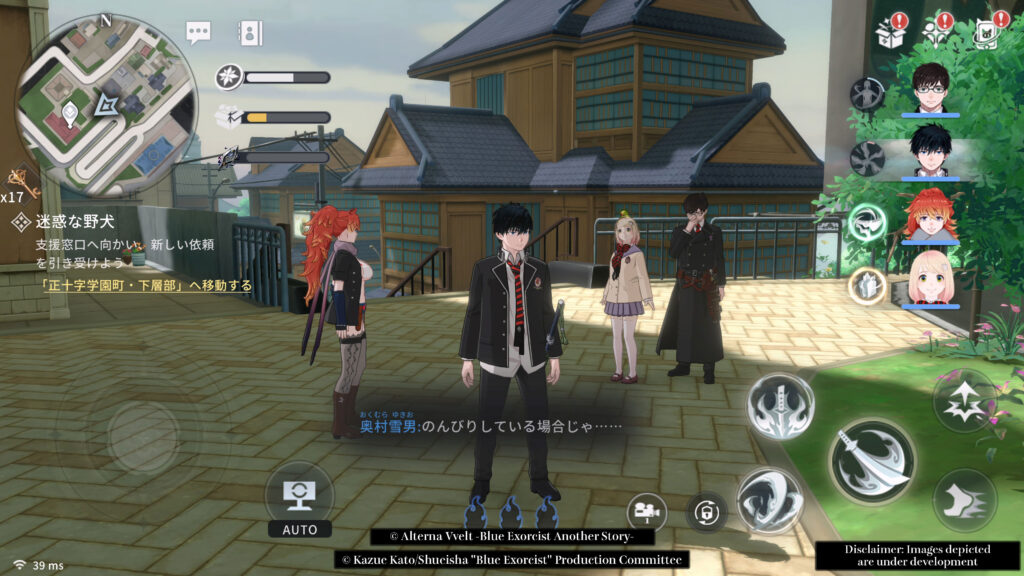Switch to the glasses-wearing character portrait
The width and height of the screenshot is (1024, 576).
pos(930,86)
